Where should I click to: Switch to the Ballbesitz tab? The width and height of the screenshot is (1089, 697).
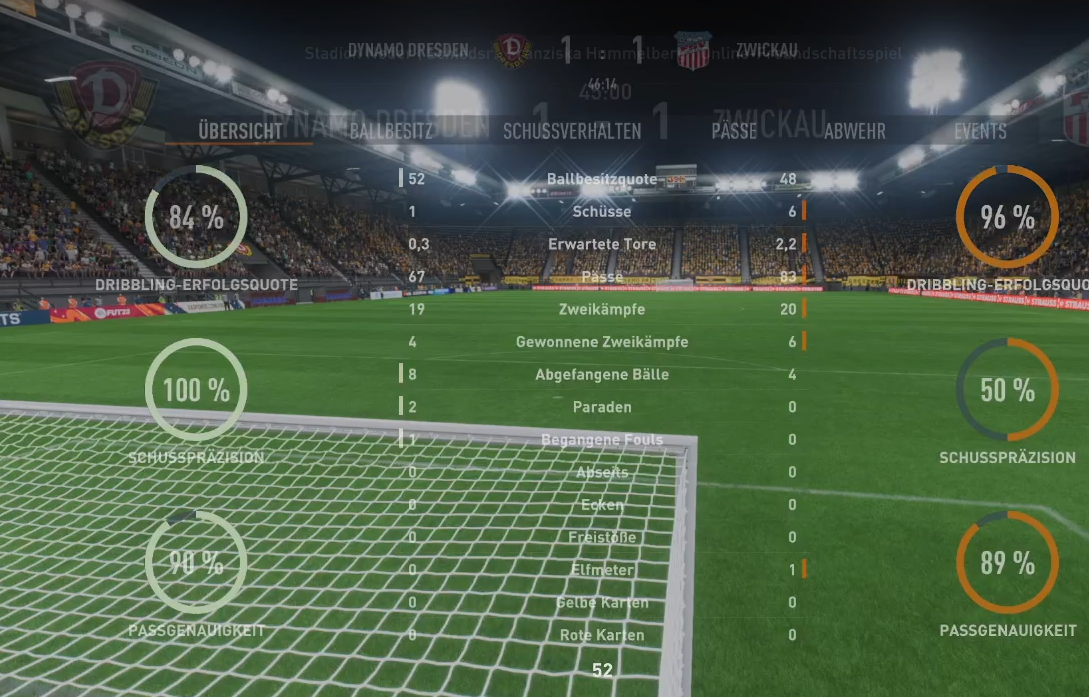(391, 131)
